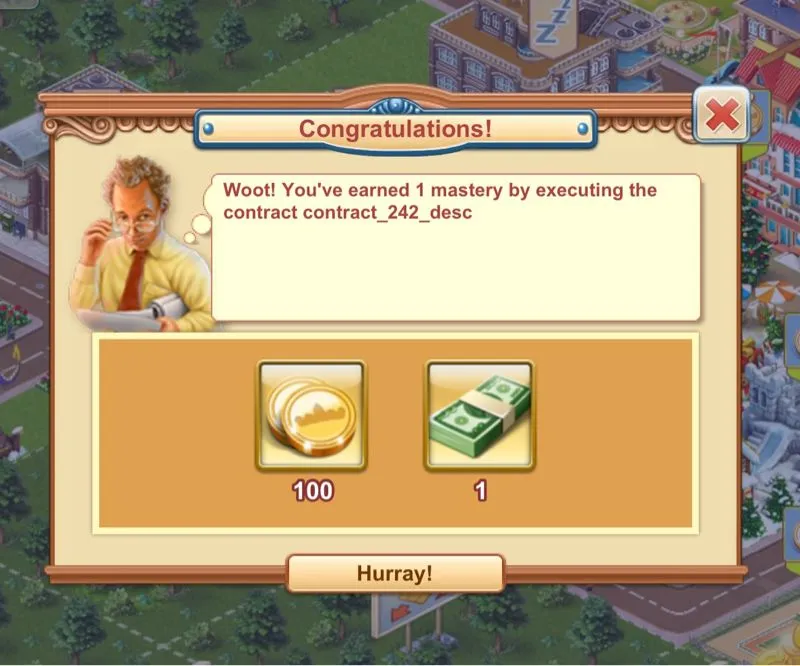Select the gold coins reward icon
The width and height of the screenshot is (800, 666).
[311, 415]
